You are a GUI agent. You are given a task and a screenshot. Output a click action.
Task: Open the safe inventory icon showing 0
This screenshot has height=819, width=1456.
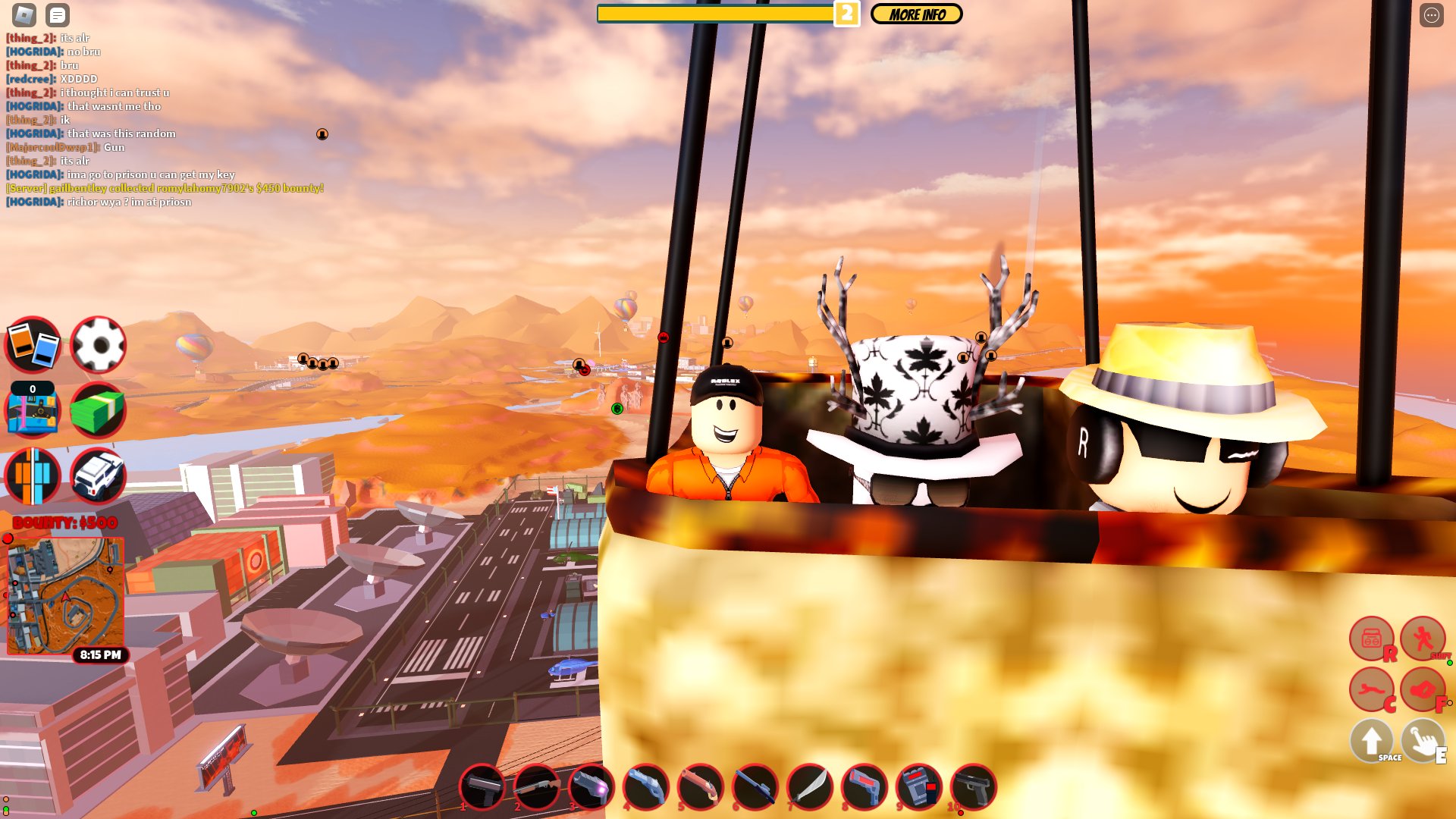(x=32, y=411)
